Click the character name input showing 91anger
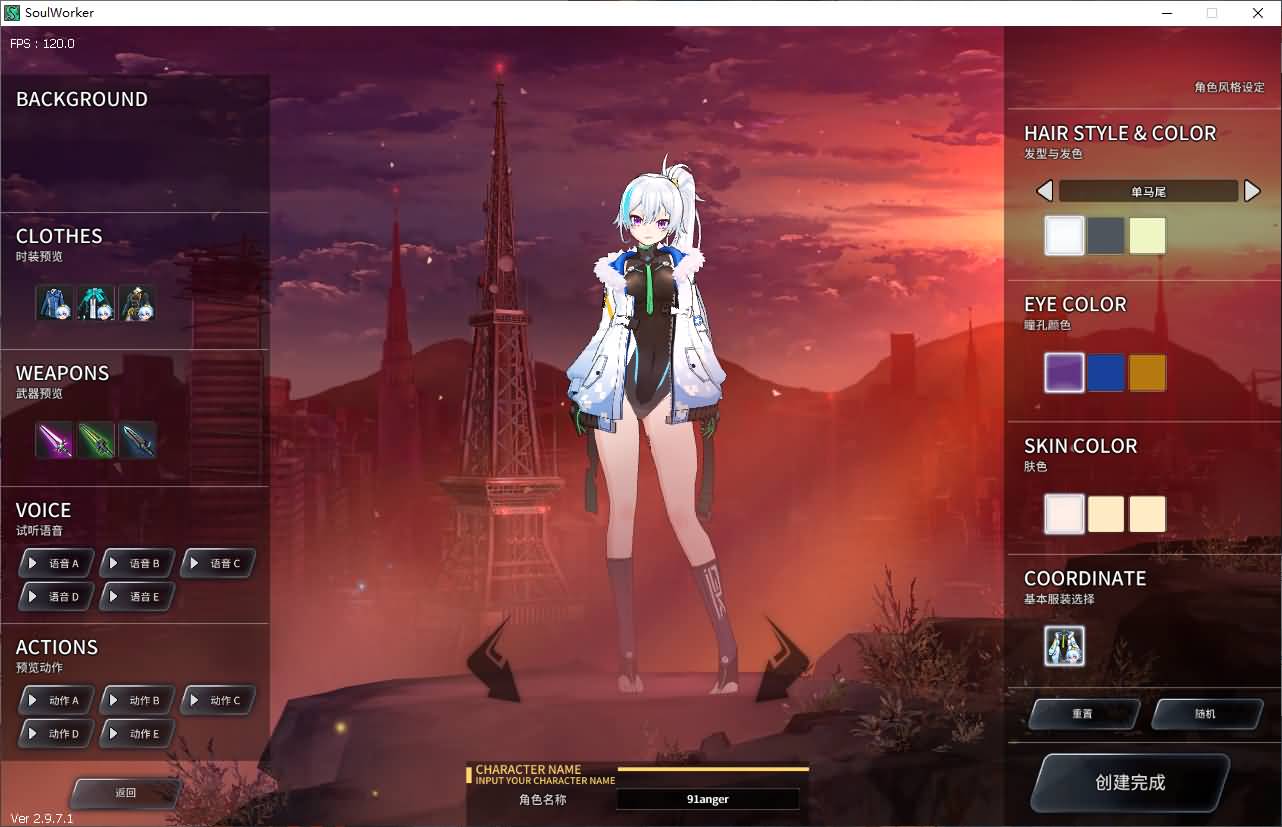Image resolution: width=1282 pixels, height=827 pixels. [708, 798]
